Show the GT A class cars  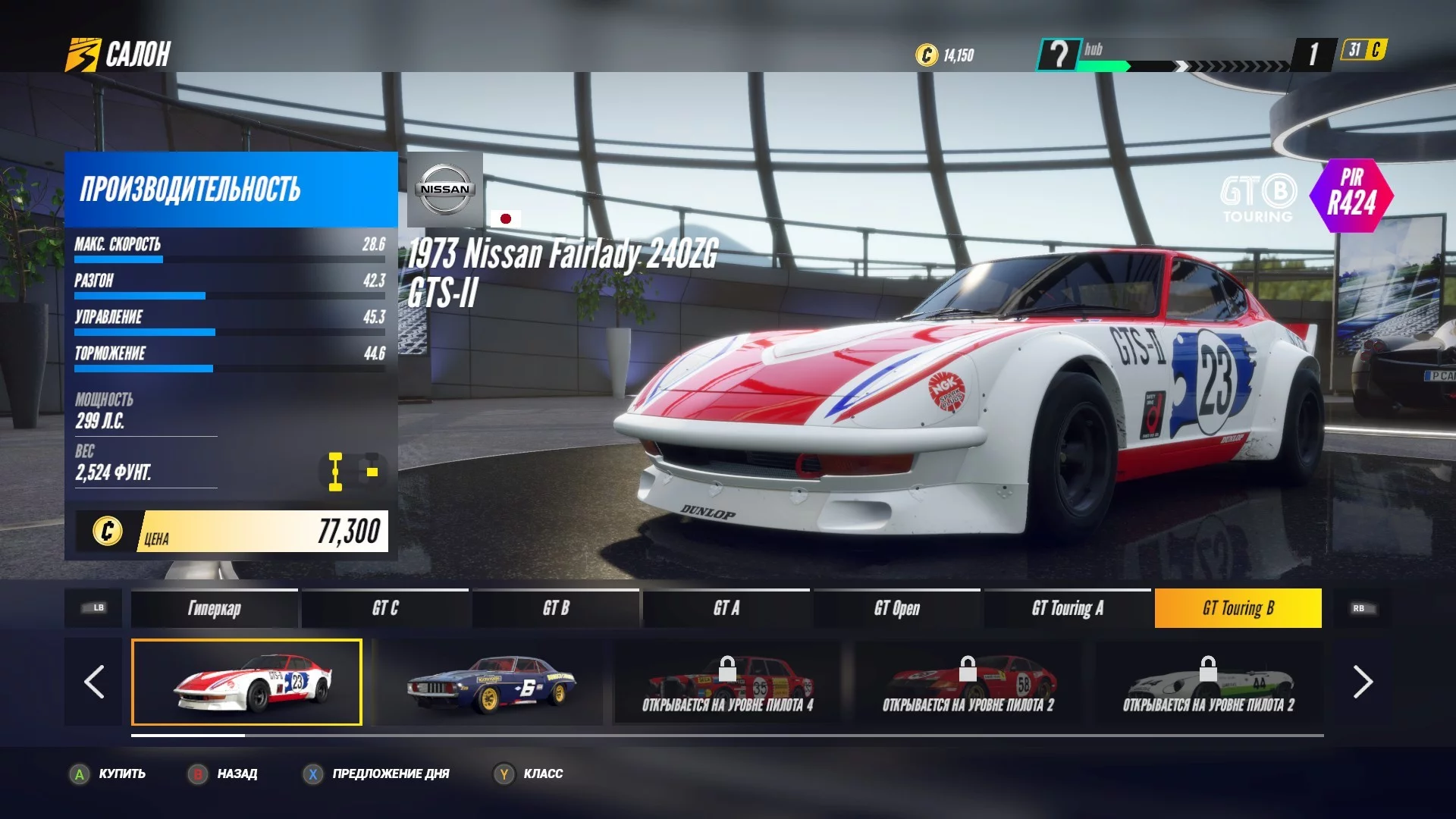coord(726,608)
